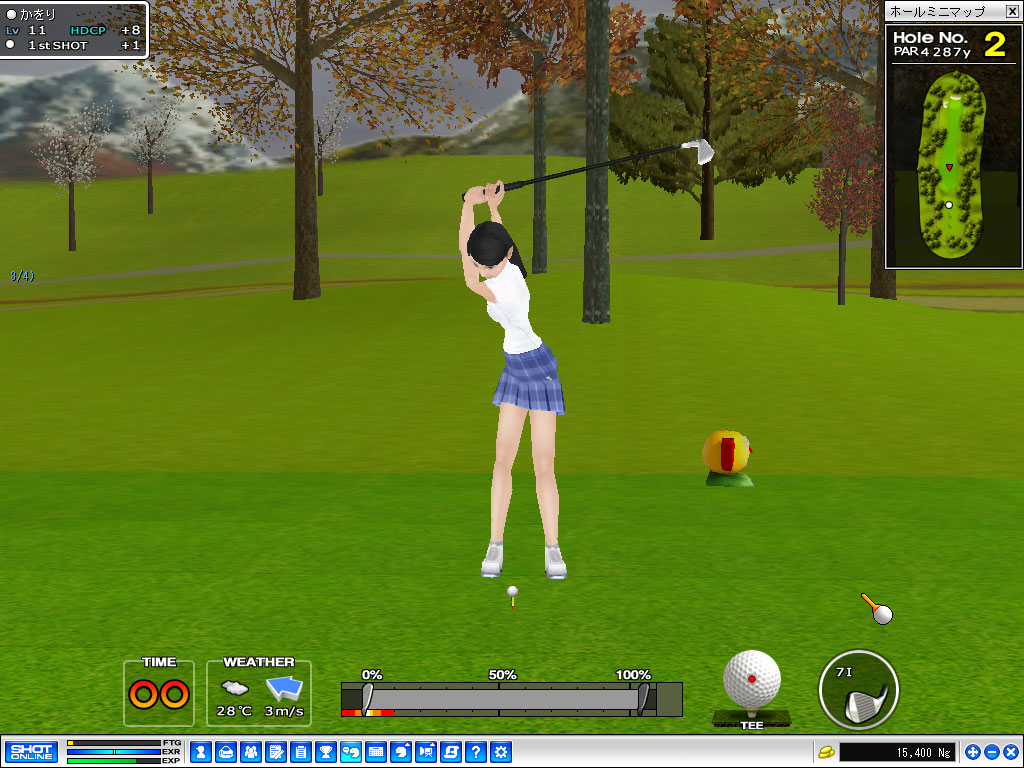Open the chat bubbles toolbar icon

pyautogui.click(x=351, y=751)
